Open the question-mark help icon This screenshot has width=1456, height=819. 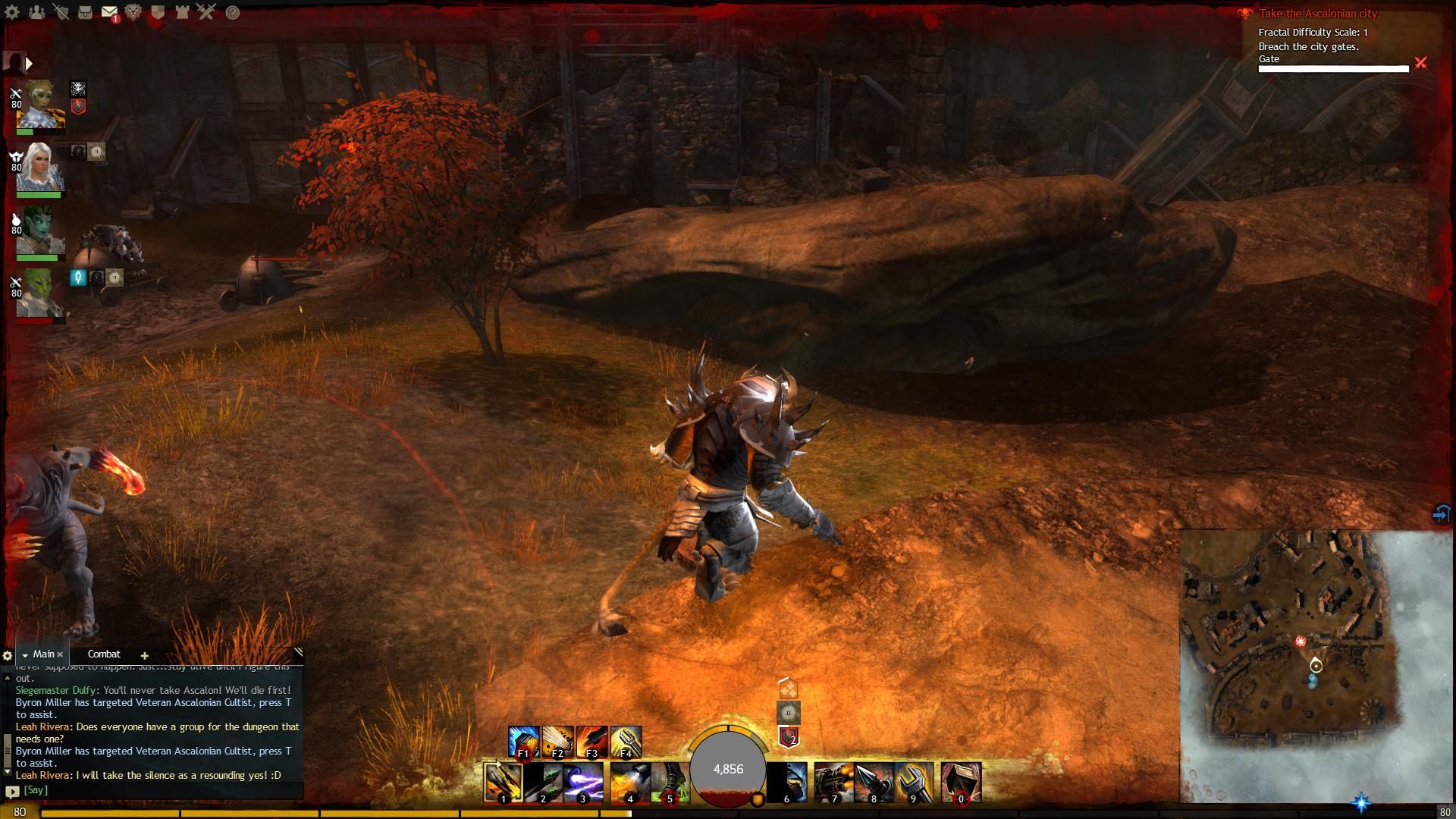pos(232,12)
